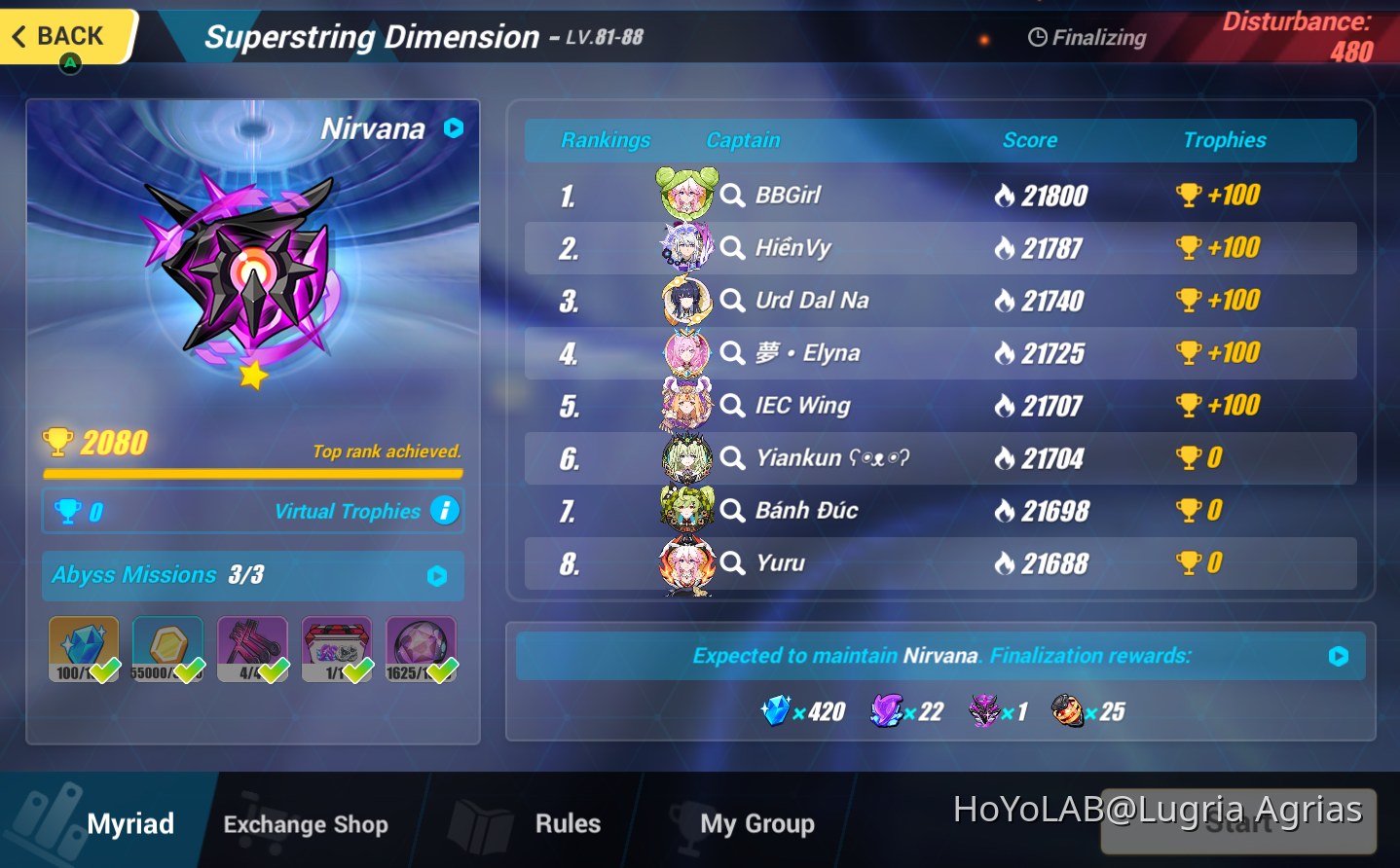Inspect BBGirl's profile with the magnifier icon
Image resolution: width=1400 pixels, height=868 pixels.
pyautogui.click(x=732, y=195)
